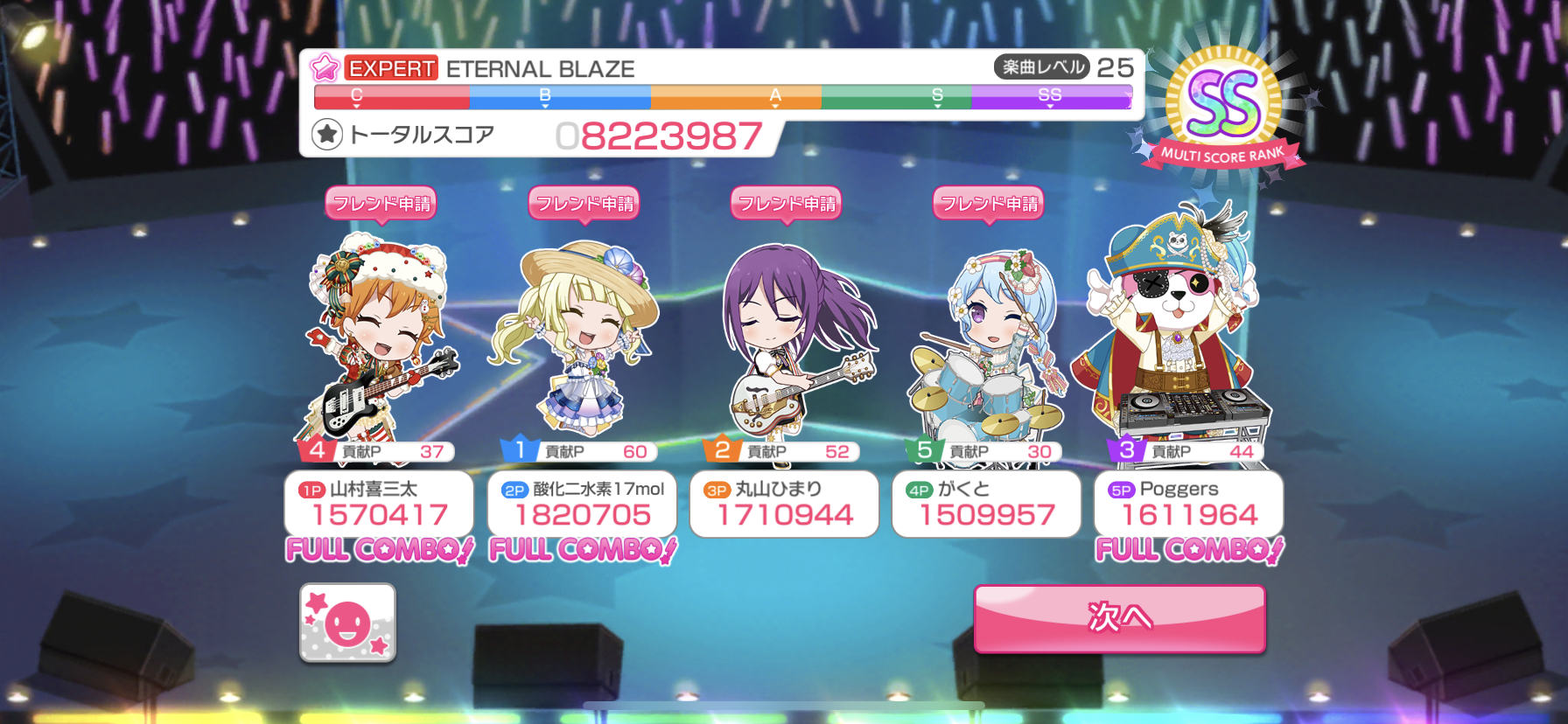This screenshot has height=724, width=1568.
Task: Open the smiley face stamp button
Action: click(347, 623)
